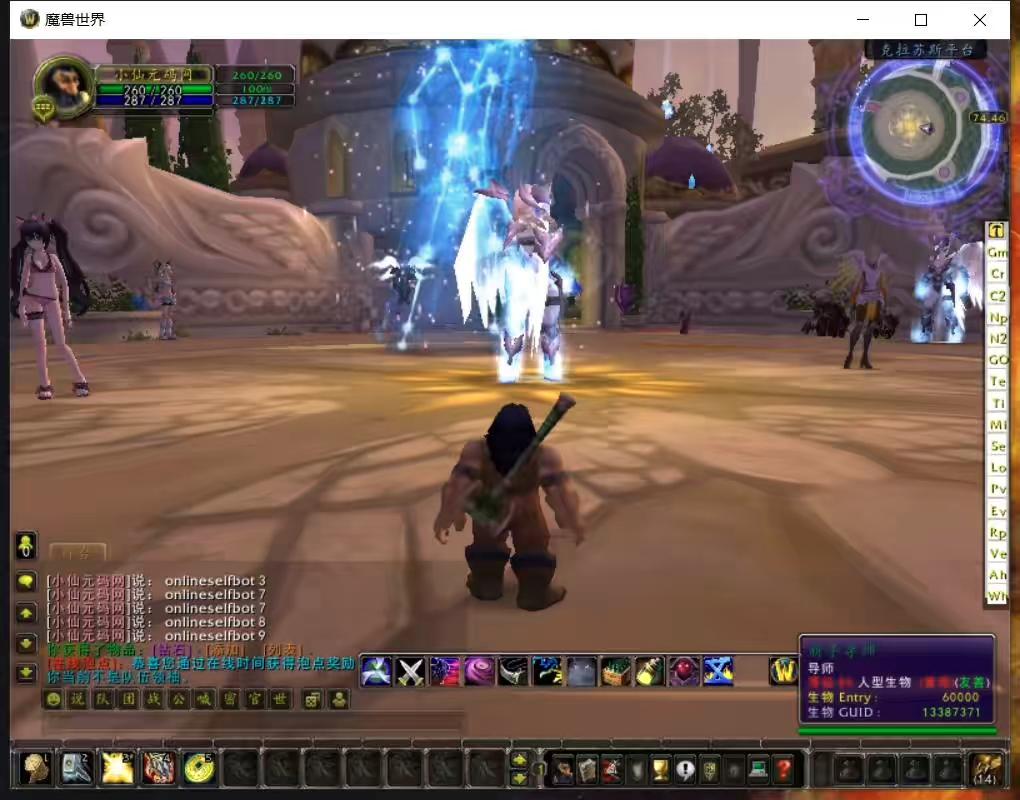The image size is (1020, 800).
Task: Switch chat to the 队 party channel
Action: pos(103,699)
